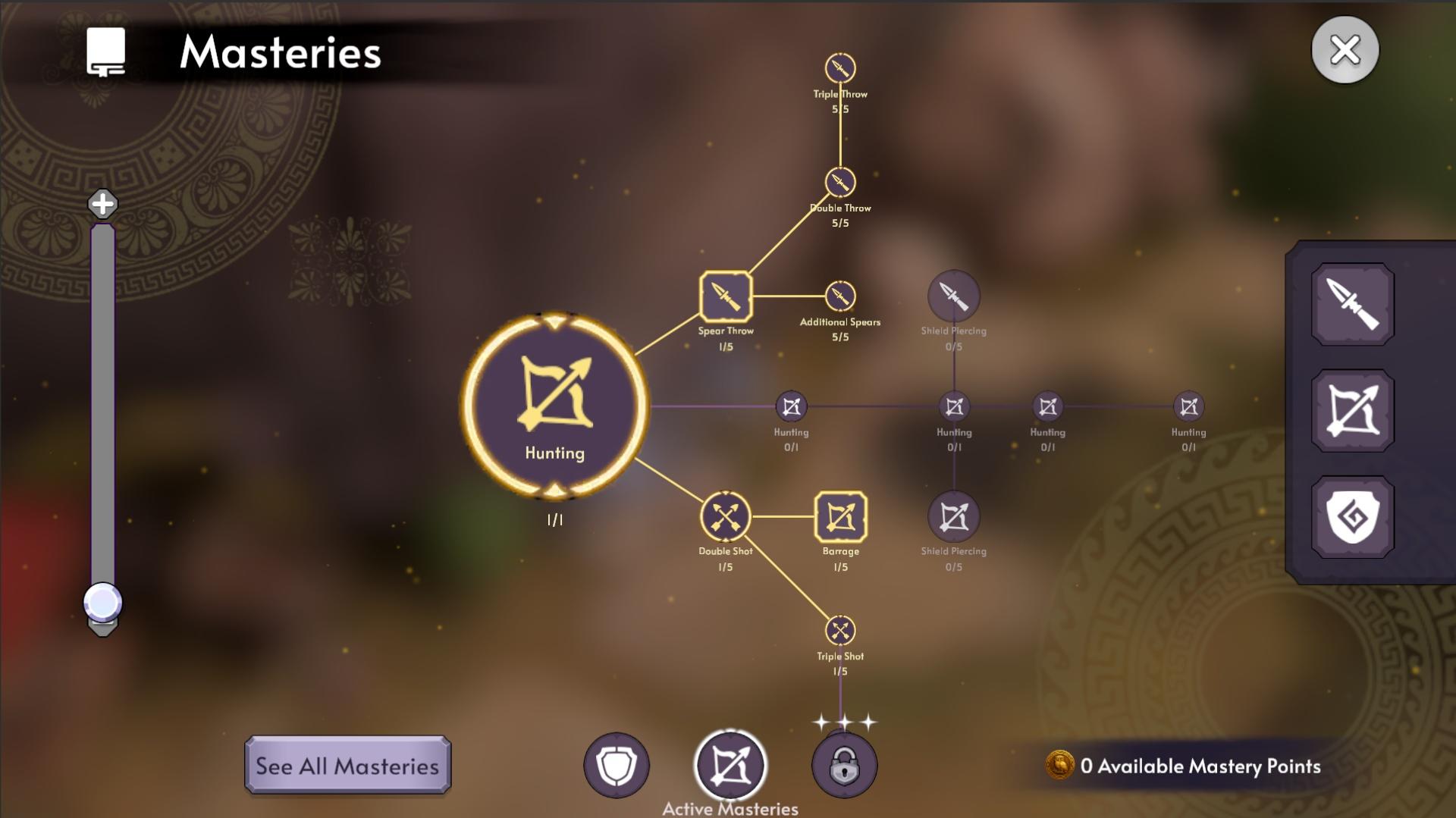Toggle the bow icon in Active Masteries bar
The width and height of the screenshot is (1456, 818).
[730, 766]
